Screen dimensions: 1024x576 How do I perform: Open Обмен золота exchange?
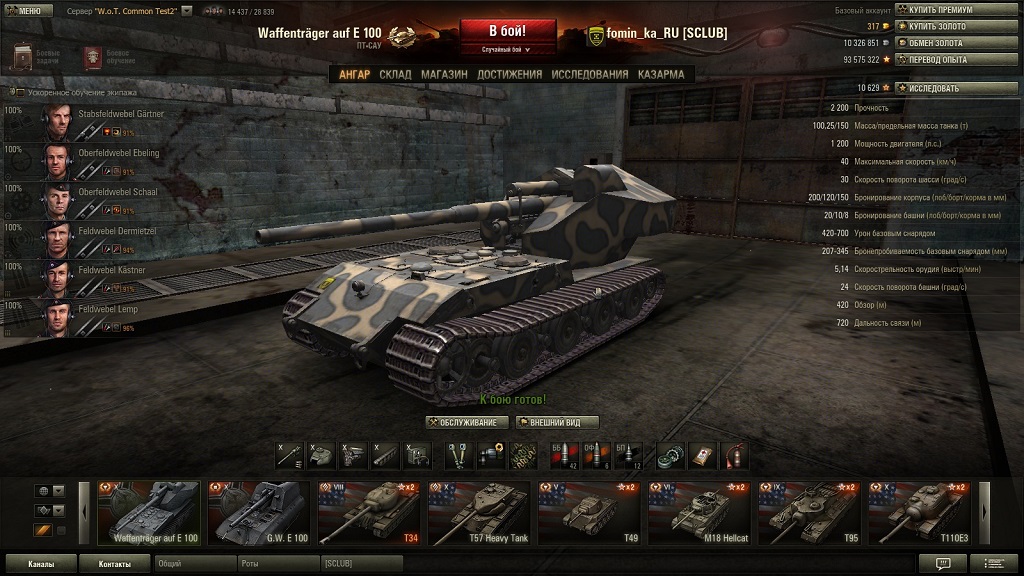coord(950,43)
